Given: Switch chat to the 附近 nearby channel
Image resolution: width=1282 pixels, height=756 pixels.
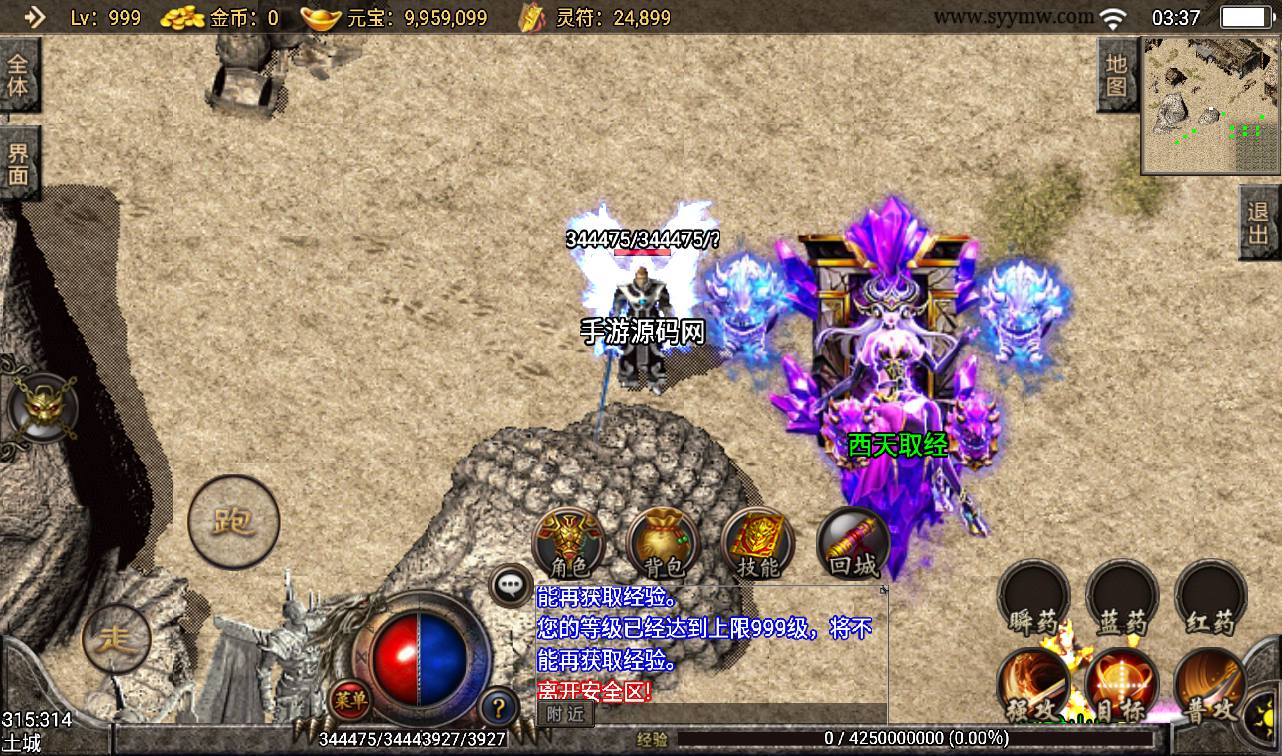Looking at the screenshot, I should pos(565,714).
